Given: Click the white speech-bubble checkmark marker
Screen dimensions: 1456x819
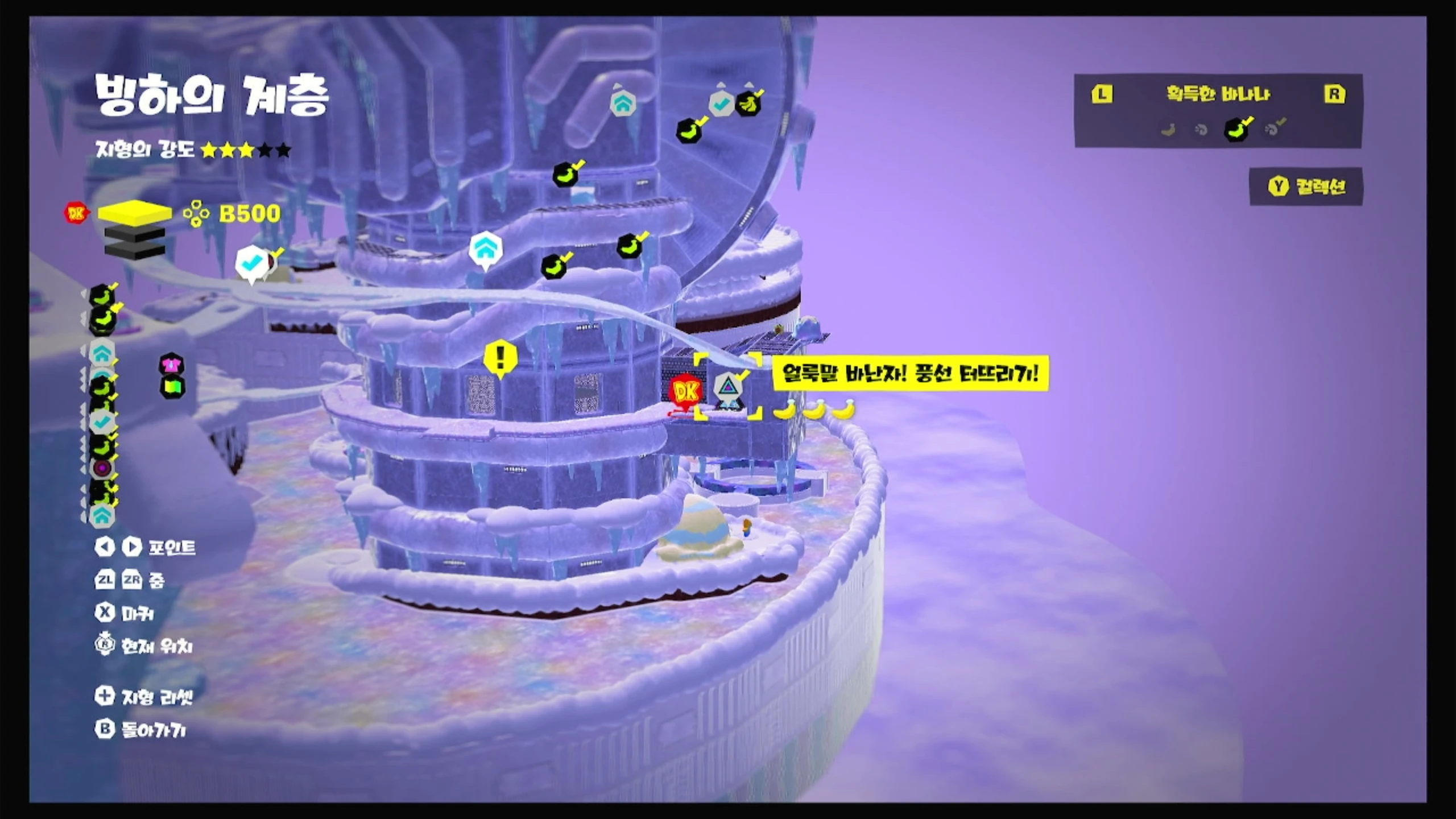Looking at the screenshot, I should tap(251, 263).
